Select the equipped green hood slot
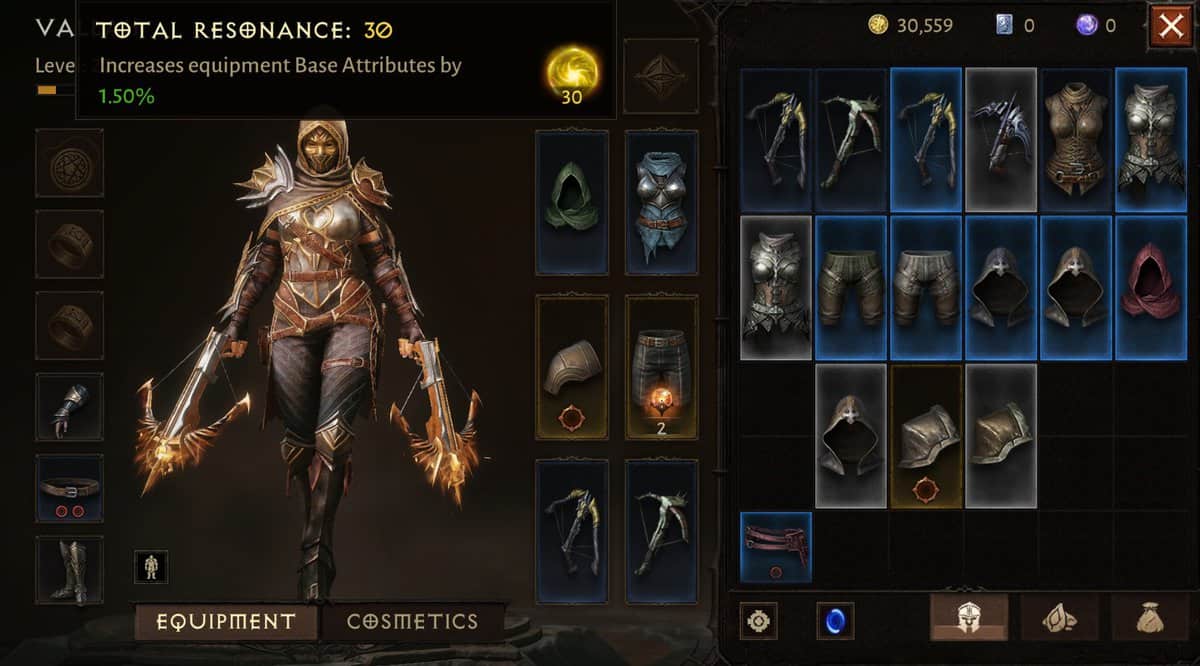This screenshot has width=1200, height=666. 571,202
